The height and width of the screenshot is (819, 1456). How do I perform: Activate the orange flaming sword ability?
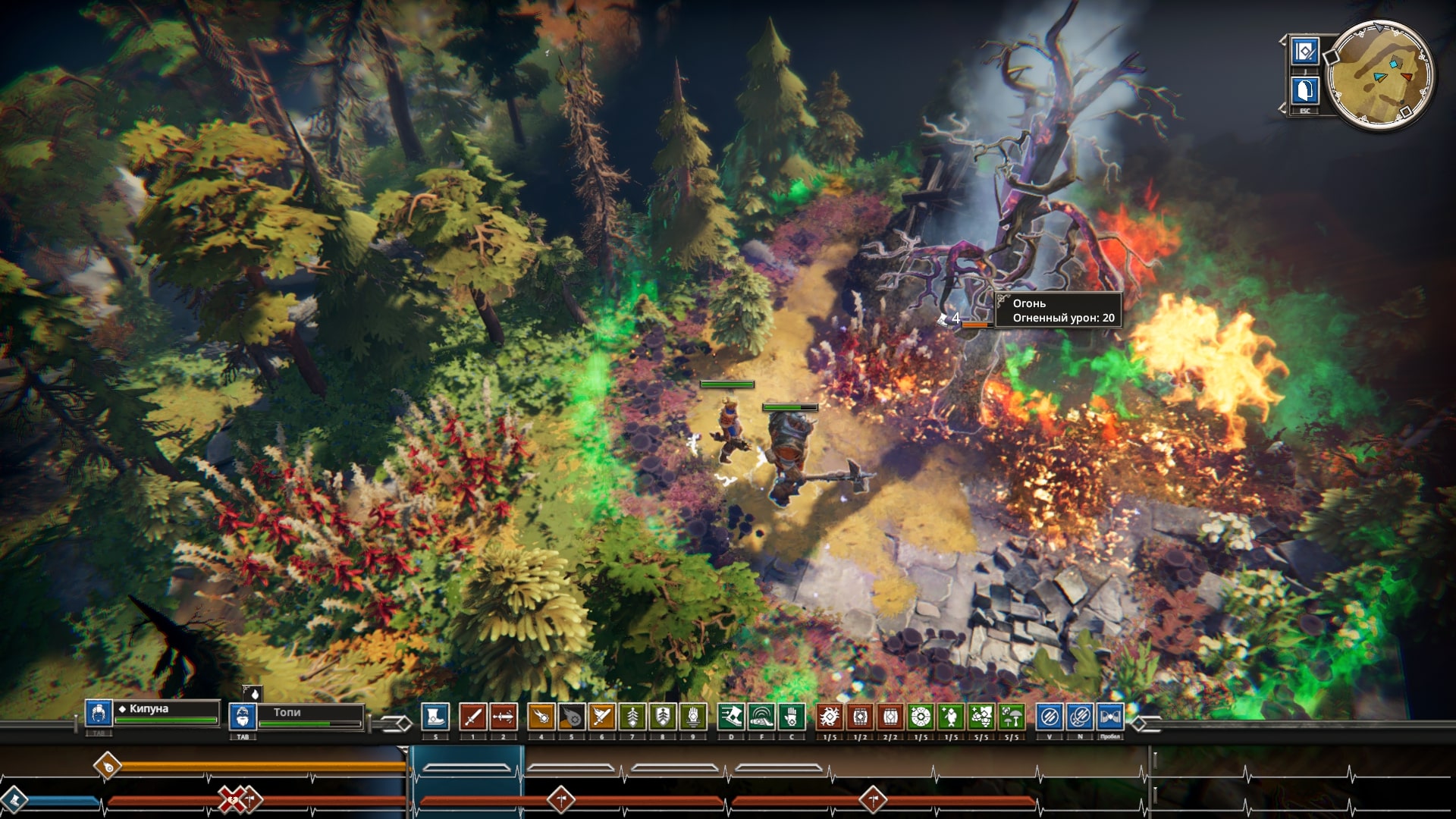(x=601, y=717)
